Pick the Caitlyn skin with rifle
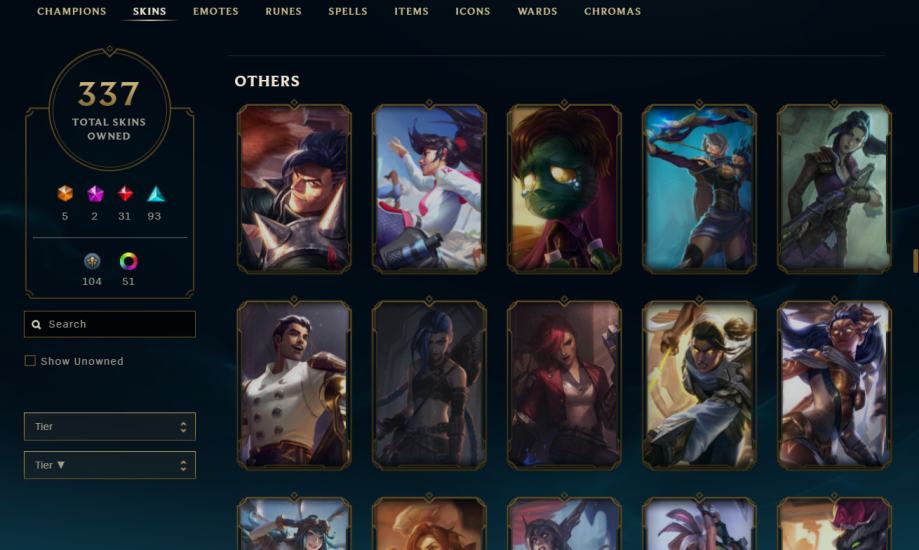The width and height of the screenshot is (919, 550). (x=834, y=188)
